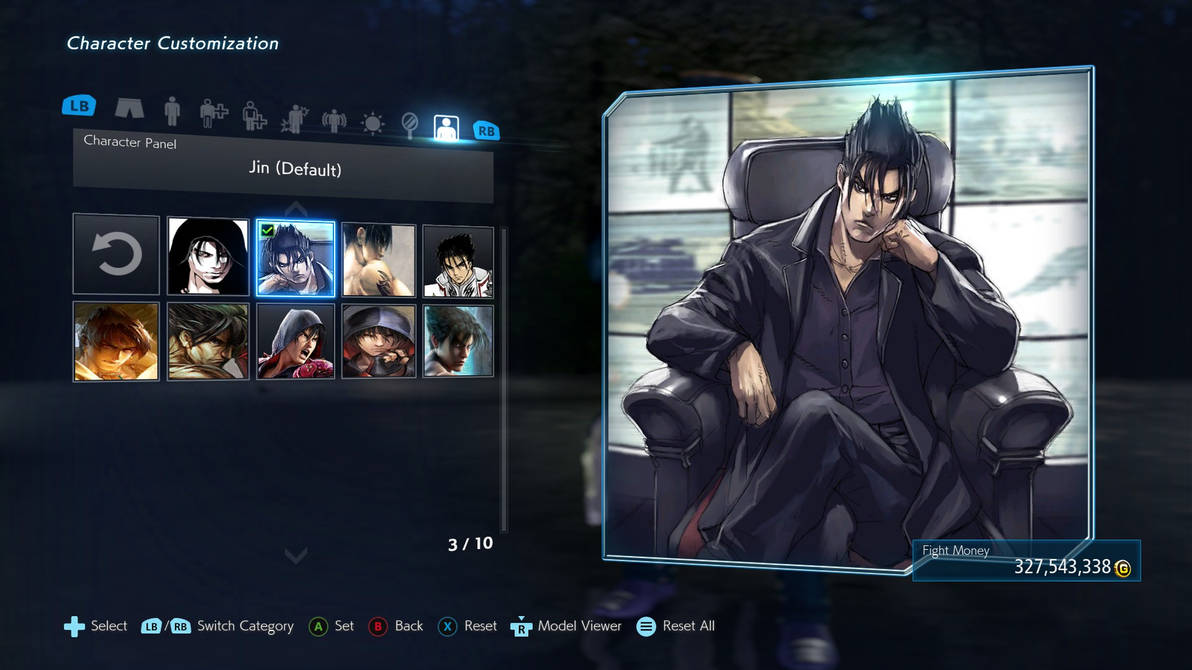The width and height of the screenshot is (1192, 670).
Task: Pick the shouting hooded Jin with red gloves
Action: 295,341
